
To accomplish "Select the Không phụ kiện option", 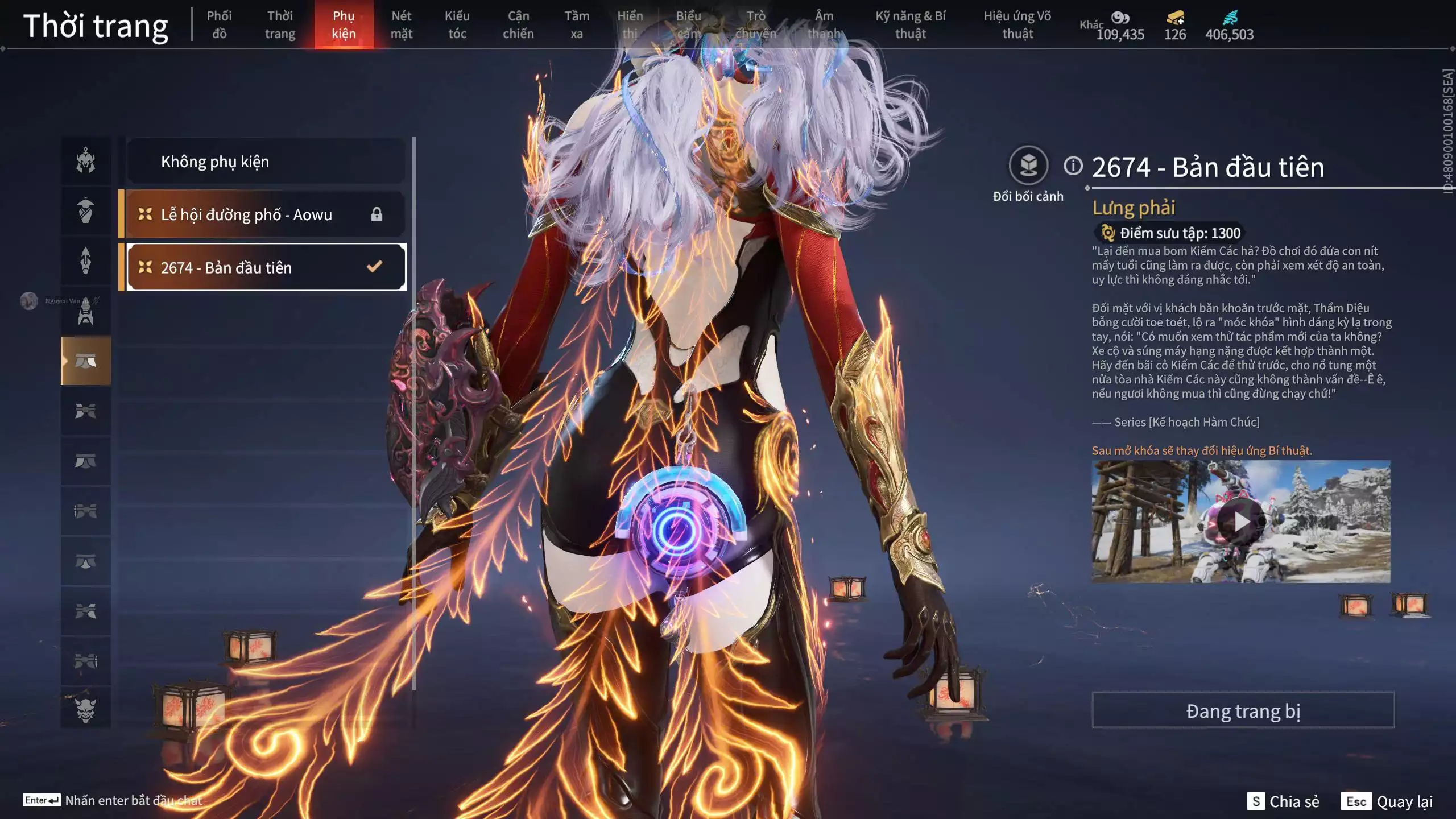I will click(266, 162).
